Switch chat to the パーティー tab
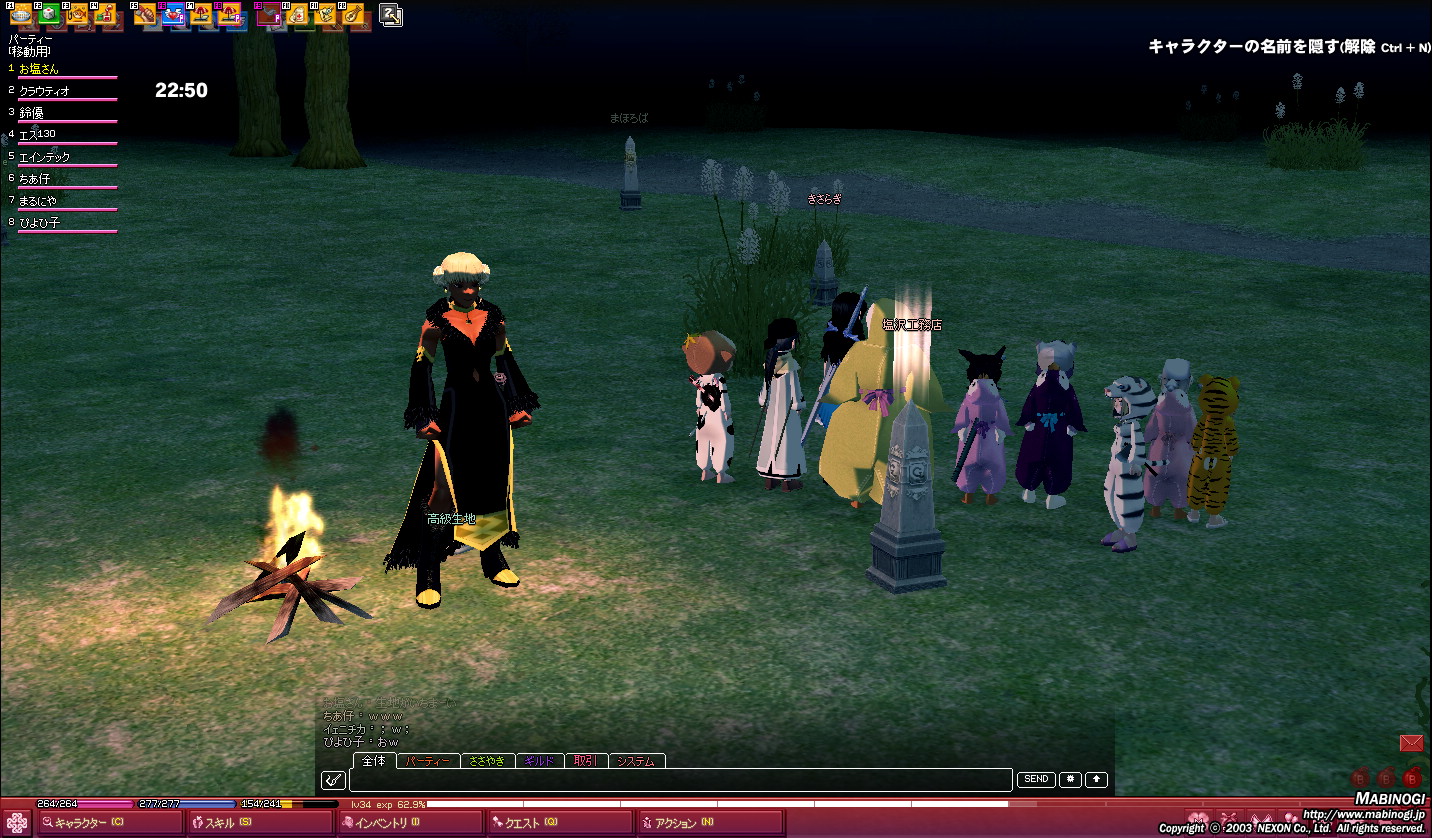The height and width of the screenshot is (838, 1432). [428, 761]
